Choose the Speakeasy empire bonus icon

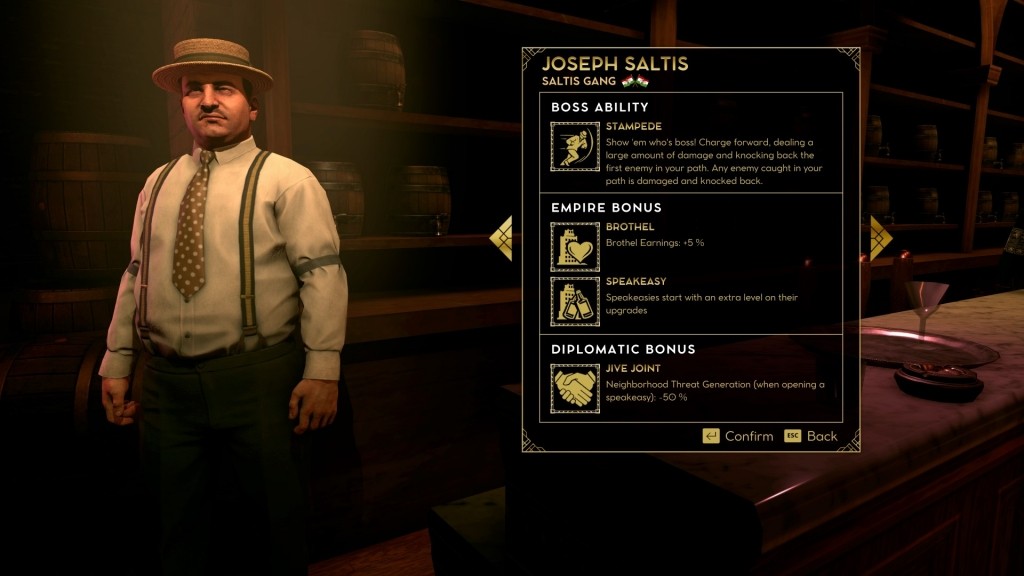(575, 302)
